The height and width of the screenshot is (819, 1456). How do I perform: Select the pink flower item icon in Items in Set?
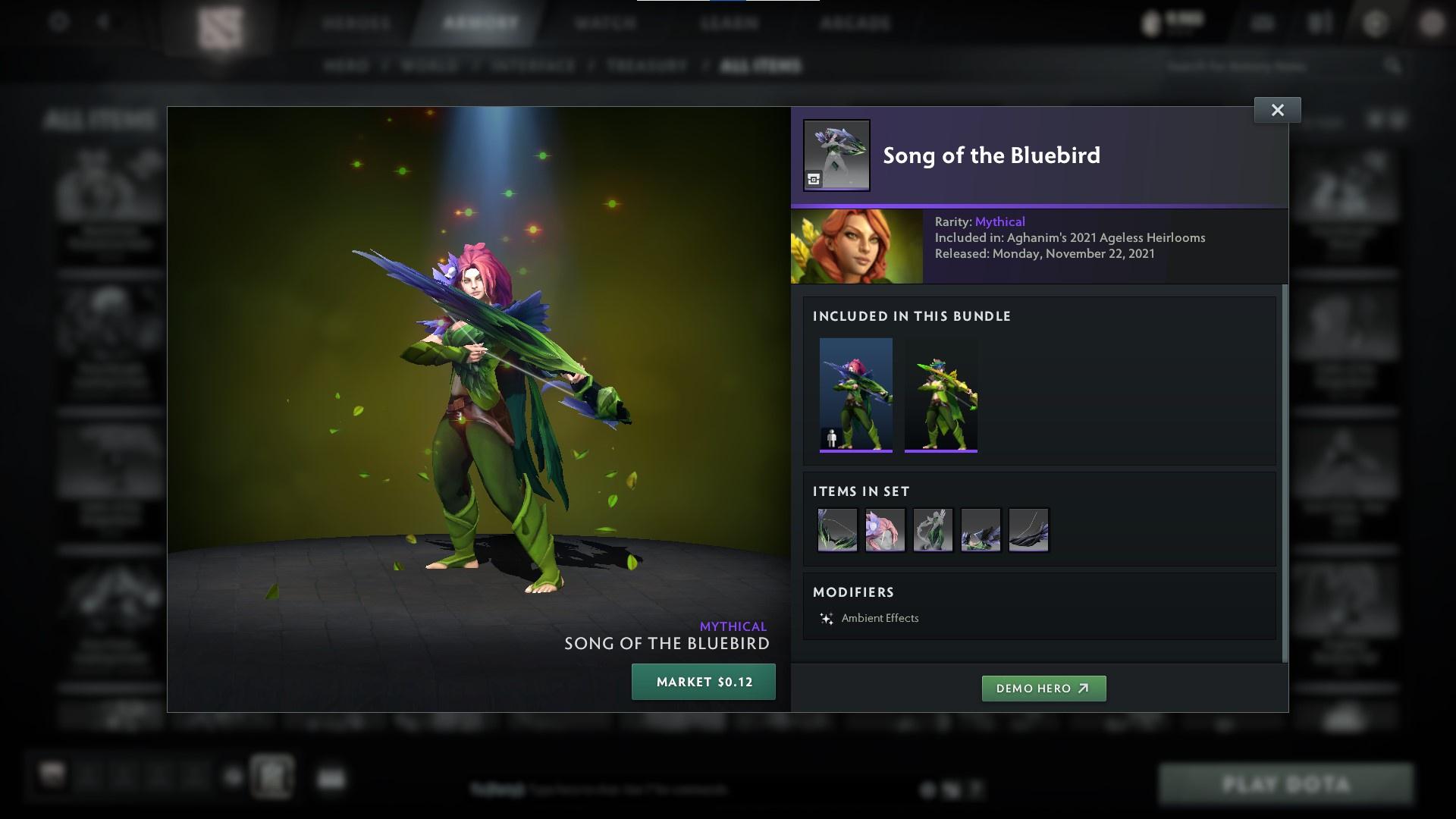click(x=885, y=530)
